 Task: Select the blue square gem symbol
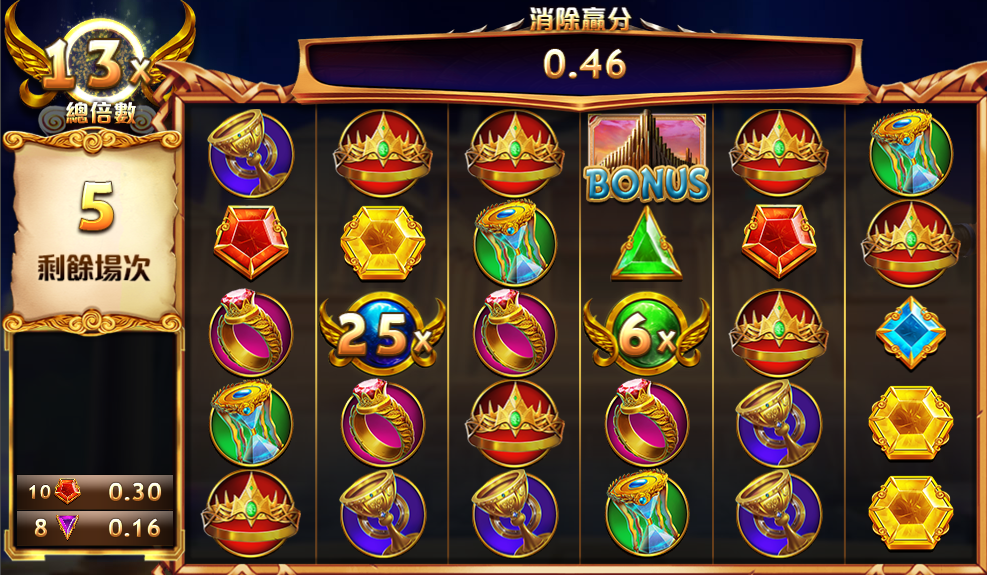click(910, 333)
